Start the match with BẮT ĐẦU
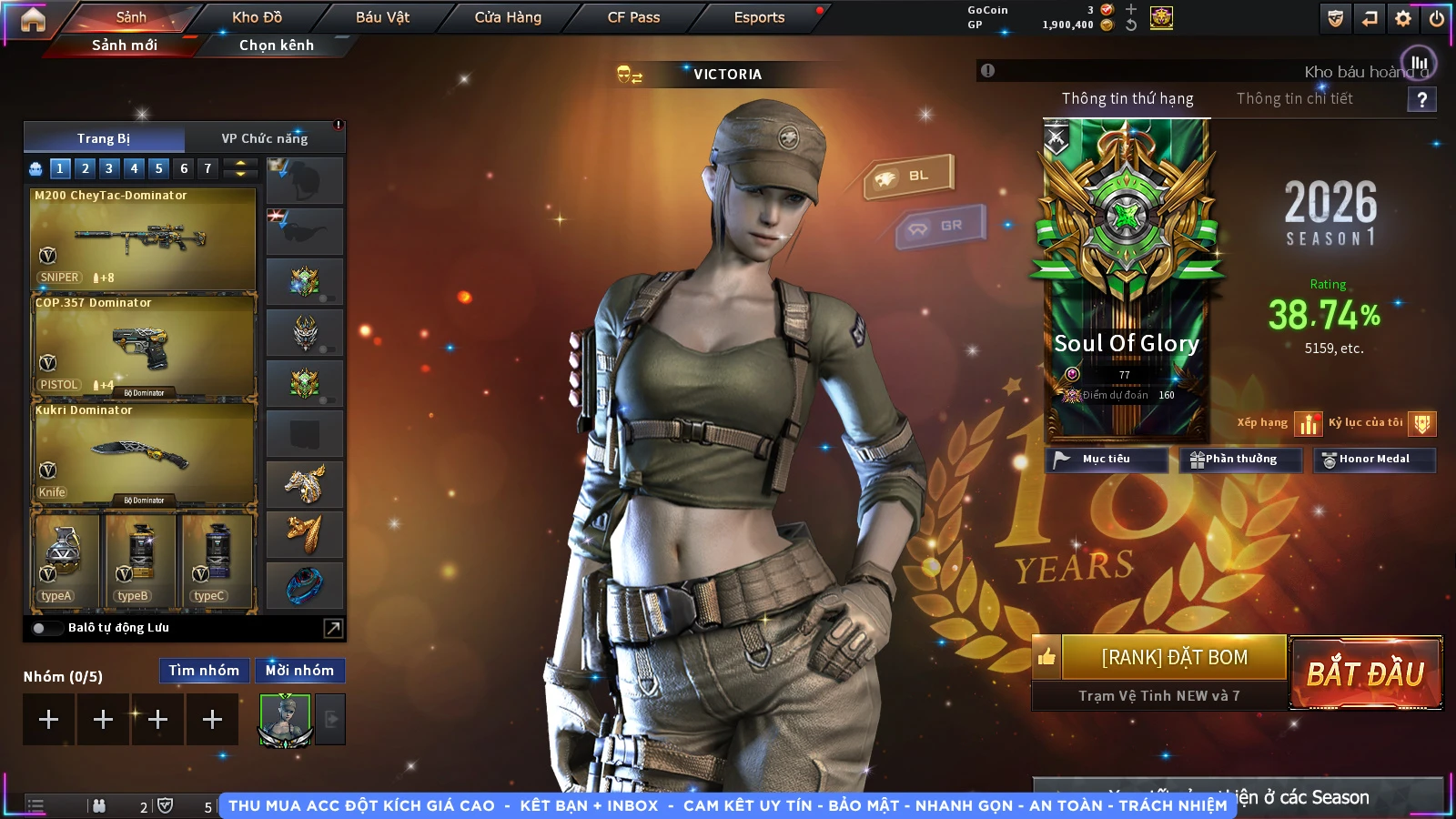 (1365, 673)
